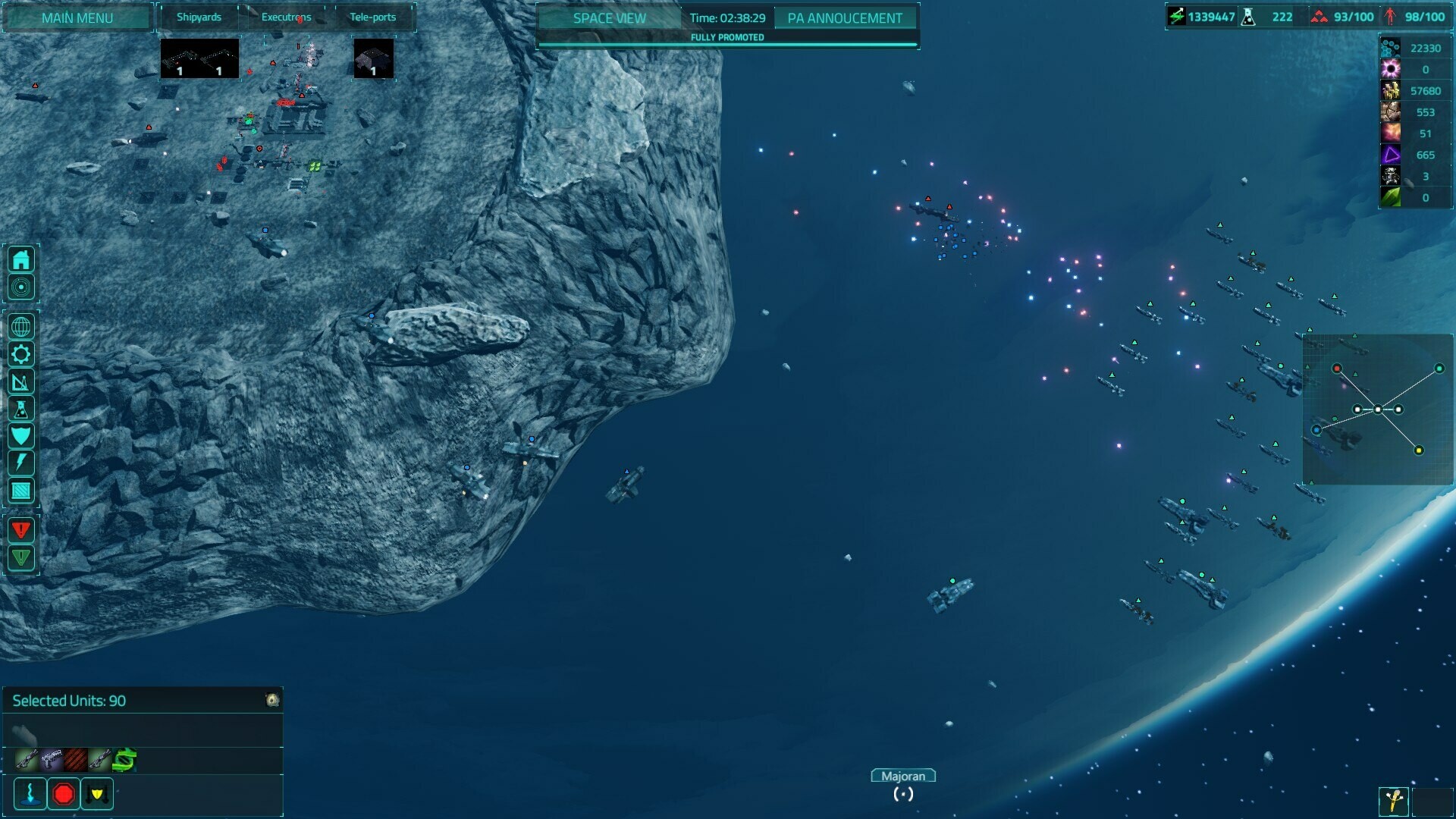
Task: Issue the red stop command
Action: pos(64,794)
